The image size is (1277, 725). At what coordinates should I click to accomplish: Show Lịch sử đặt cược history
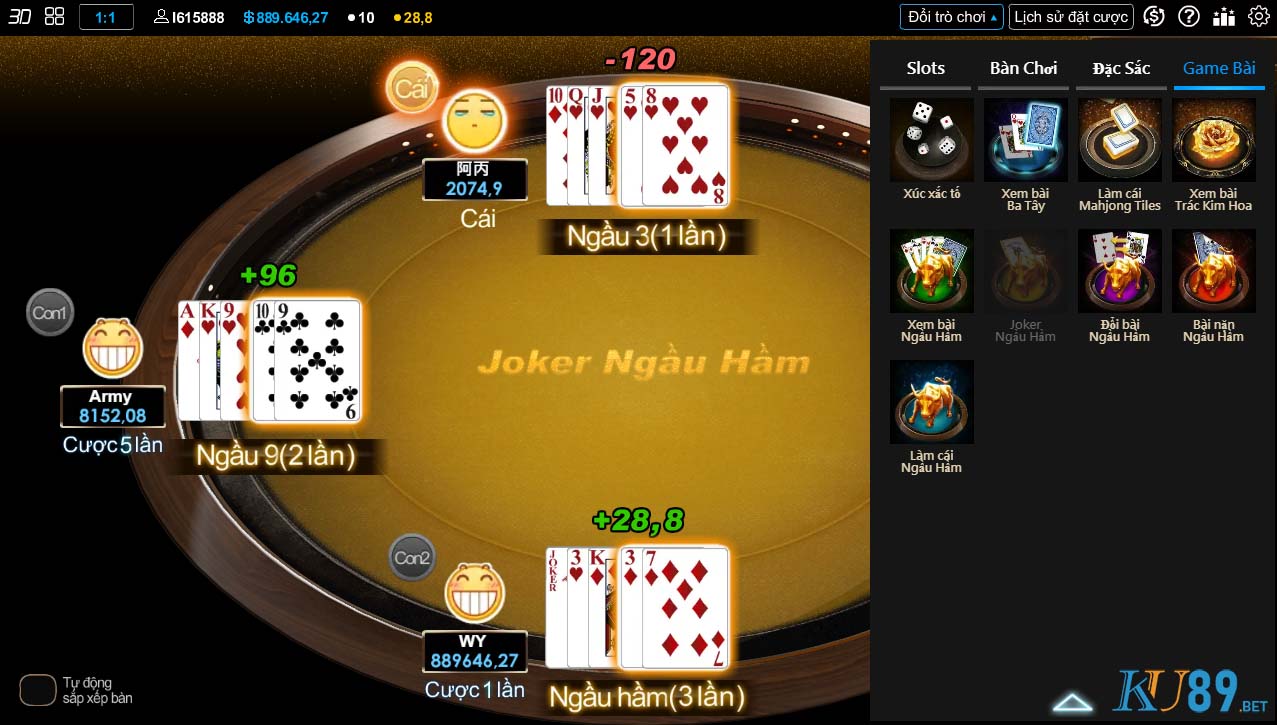1071,16
